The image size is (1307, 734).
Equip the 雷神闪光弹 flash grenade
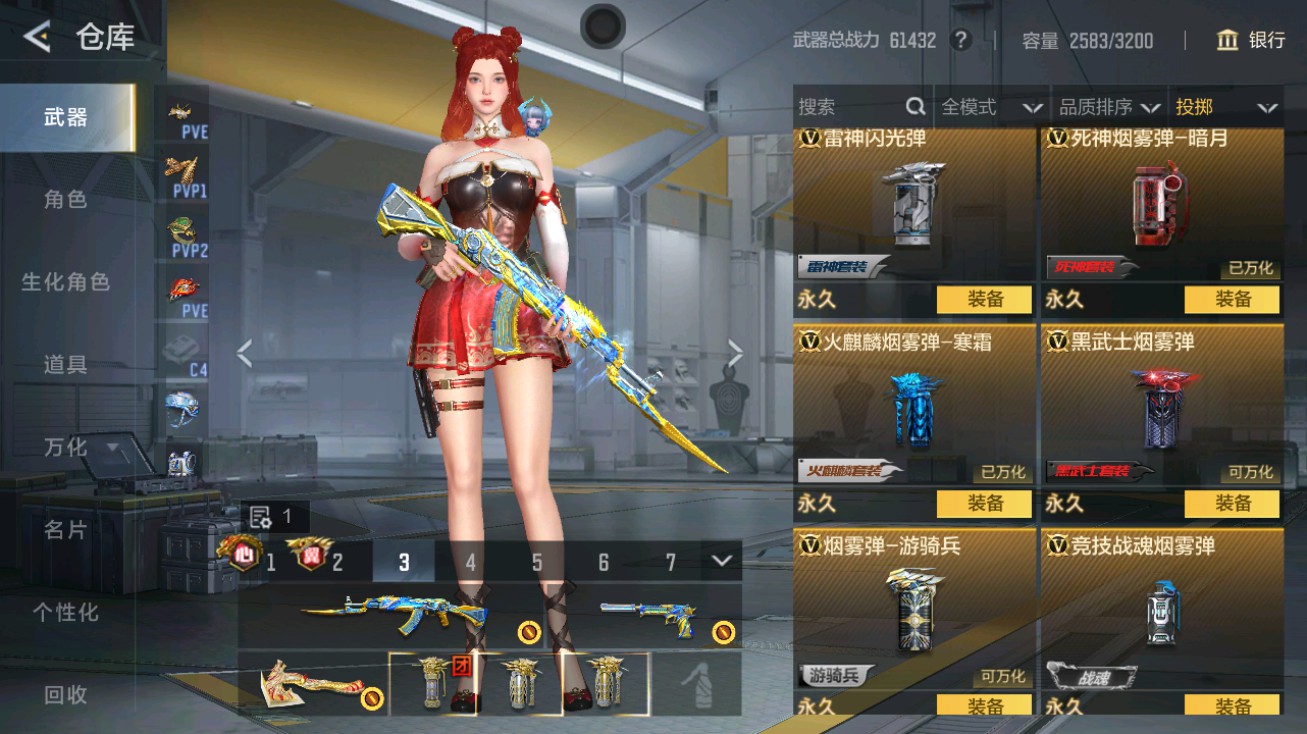point(983,298)
